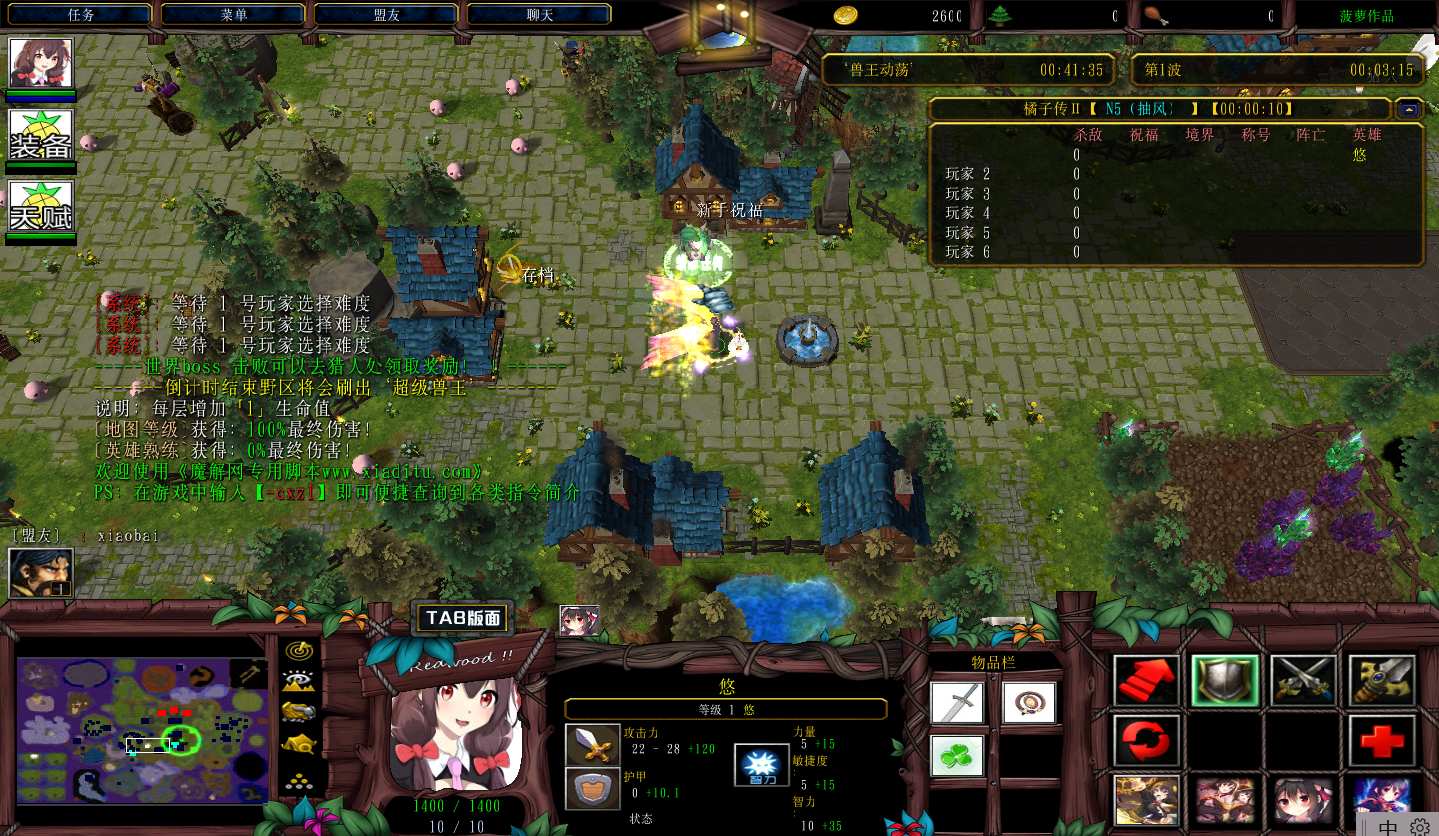Use the green clover item
This screenshot has width=1439, height=836.
point(957,755)
